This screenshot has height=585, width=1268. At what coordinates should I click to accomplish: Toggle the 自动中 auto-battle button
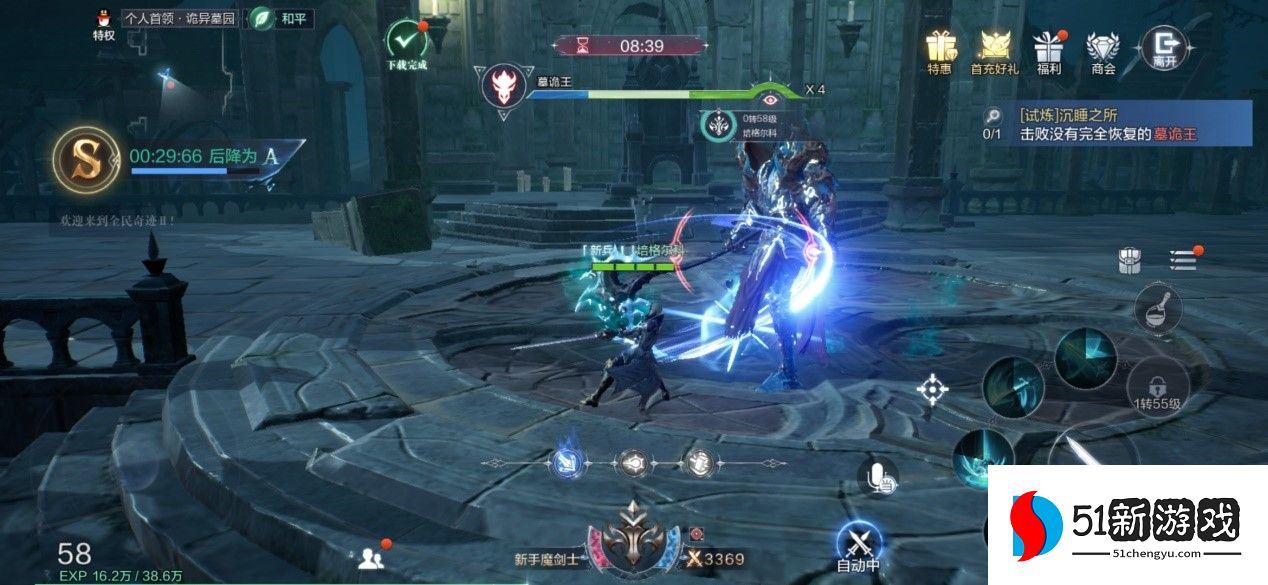(858, 546)
